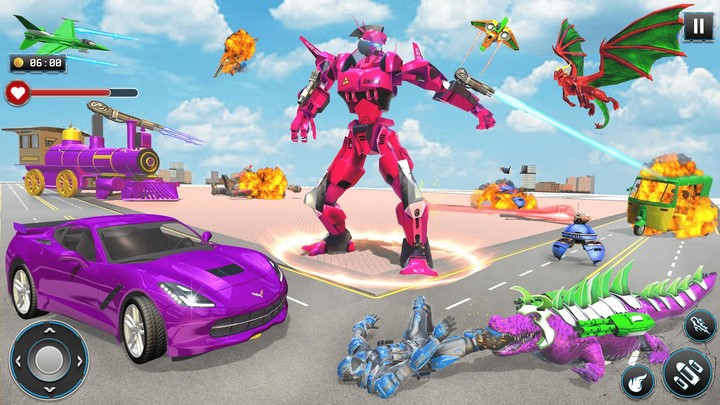
Task: Click the joystick's down arrow
Action: (48, 388)
